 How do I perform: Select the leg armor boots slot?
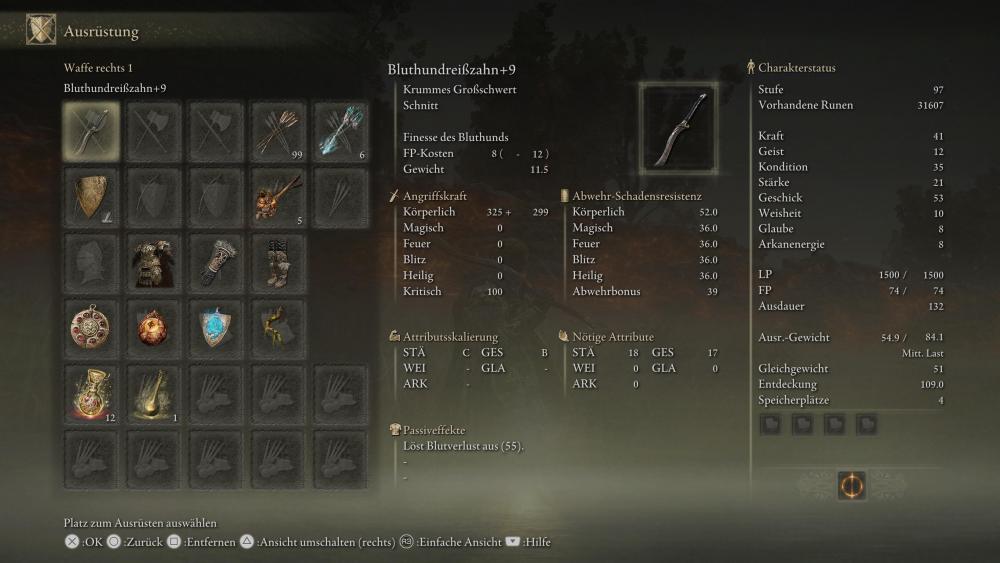click(x=278, y=261)
